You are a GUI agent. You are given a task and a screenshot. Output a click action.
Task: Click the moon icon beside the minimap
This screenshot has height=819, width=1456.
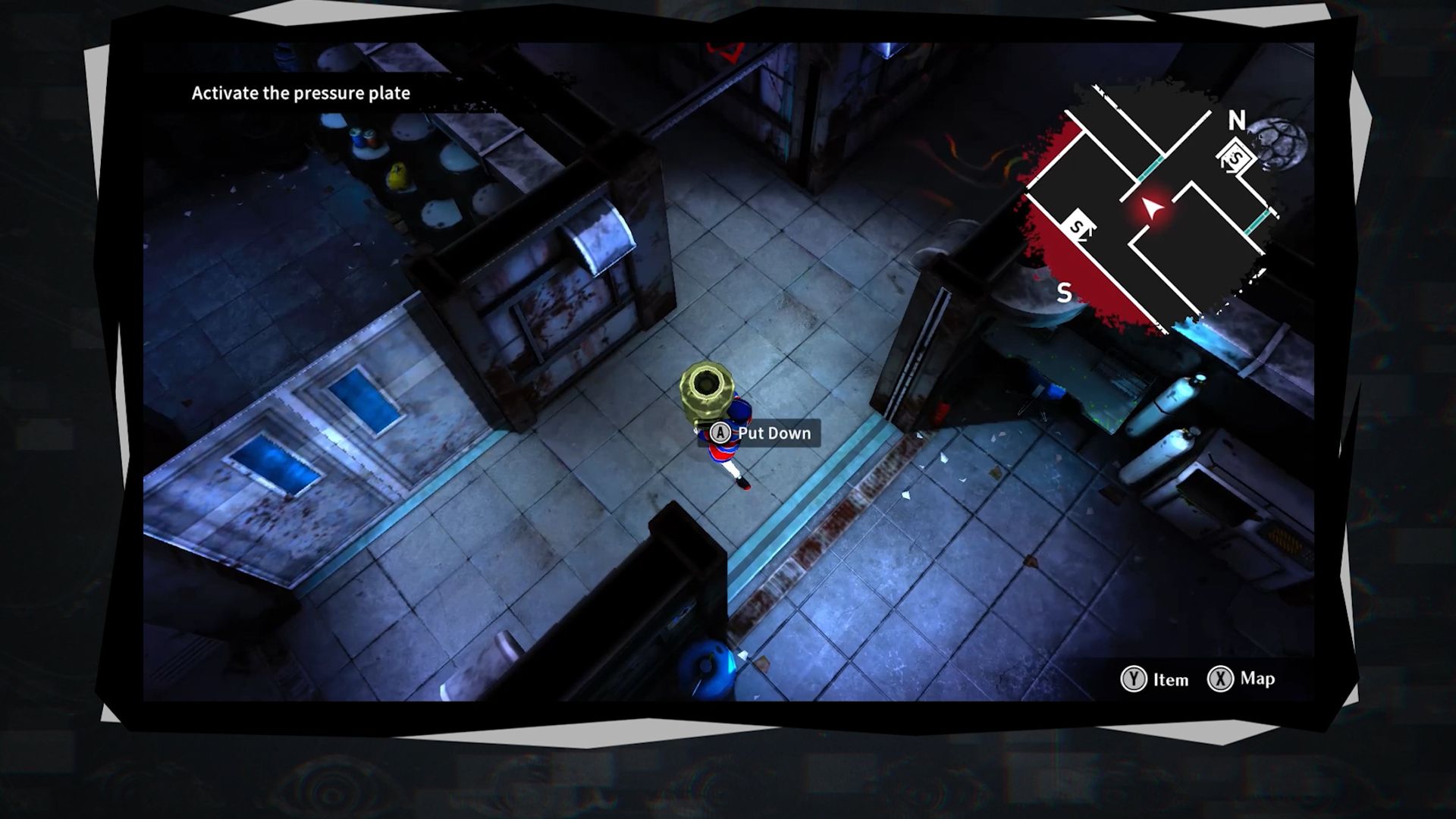[1282, 141]
